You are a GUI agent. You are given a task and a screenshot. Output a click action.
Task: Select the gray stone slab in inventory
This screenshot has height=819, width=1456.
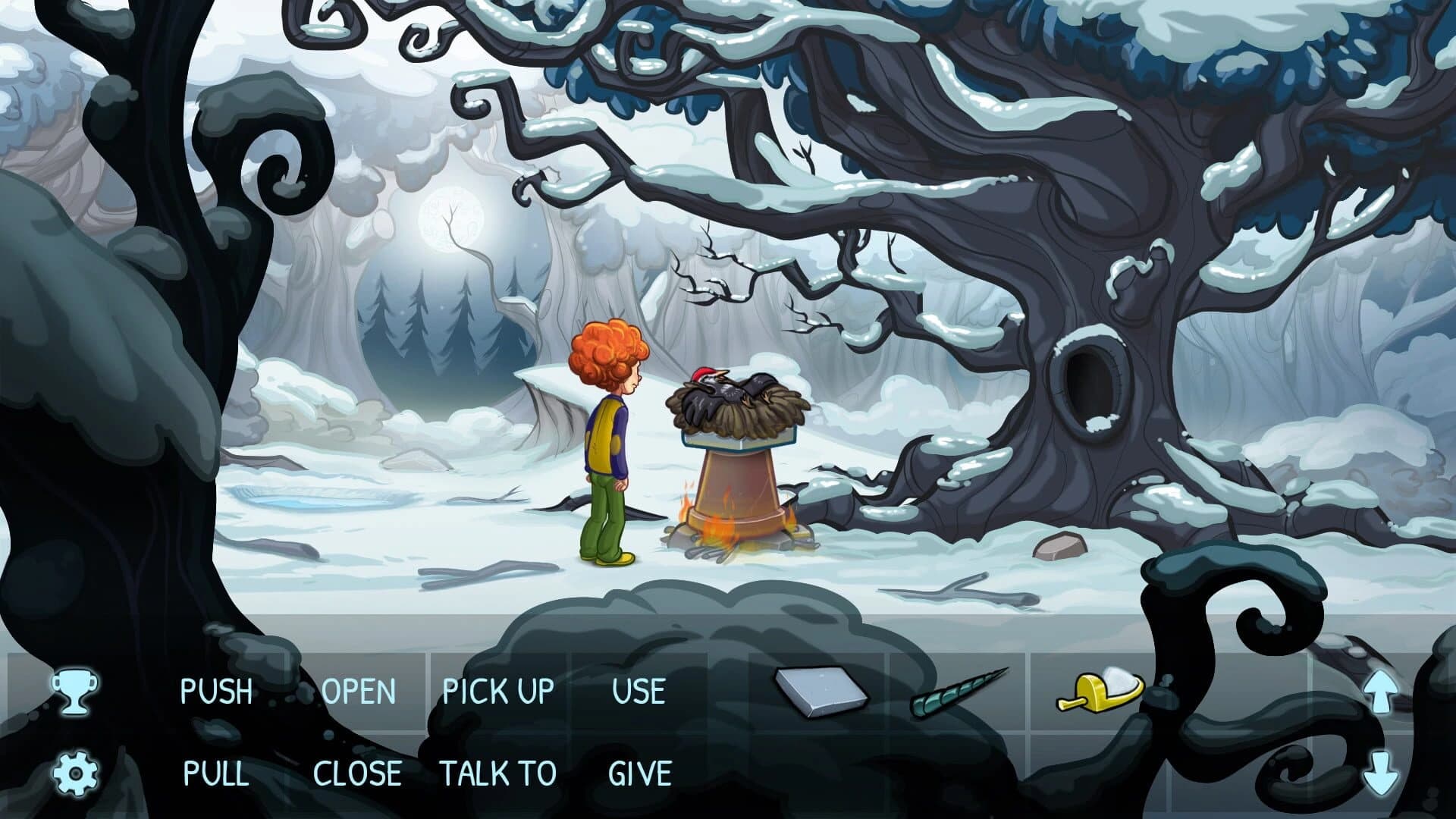[820, 692]
